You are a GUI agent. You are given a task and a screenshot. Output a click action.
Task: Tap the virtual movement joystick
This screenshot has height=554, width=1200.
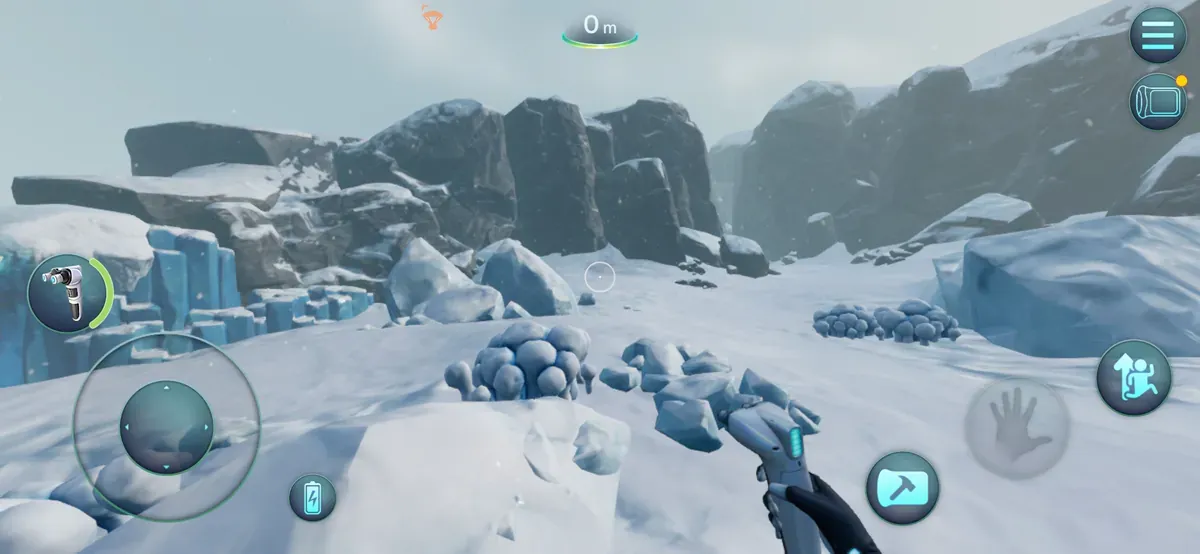(x=166, y=427)
